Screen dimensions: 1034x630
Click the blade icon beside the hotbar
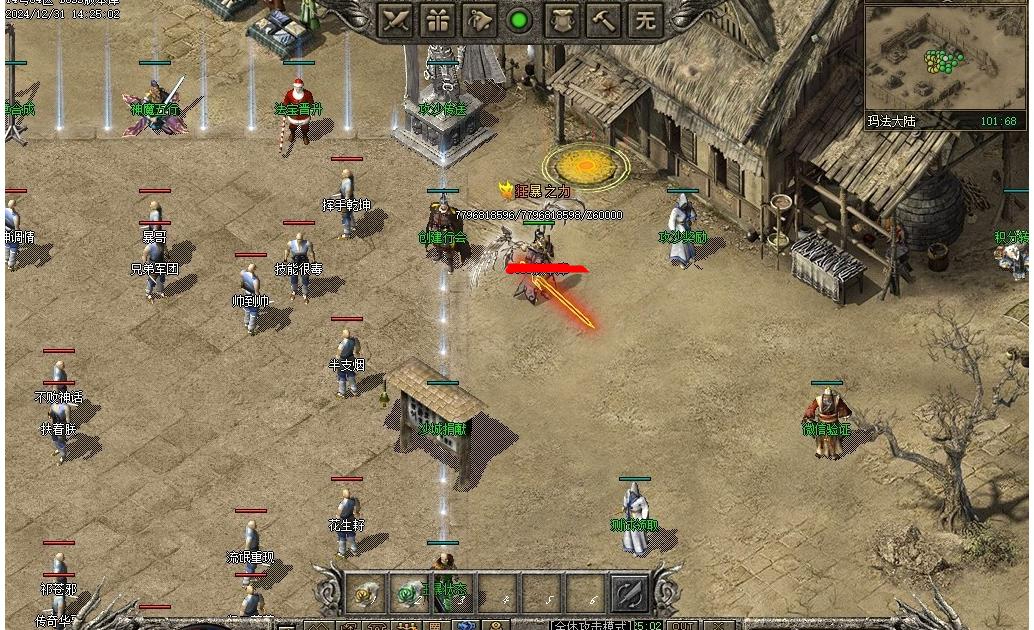pos(631,592)
